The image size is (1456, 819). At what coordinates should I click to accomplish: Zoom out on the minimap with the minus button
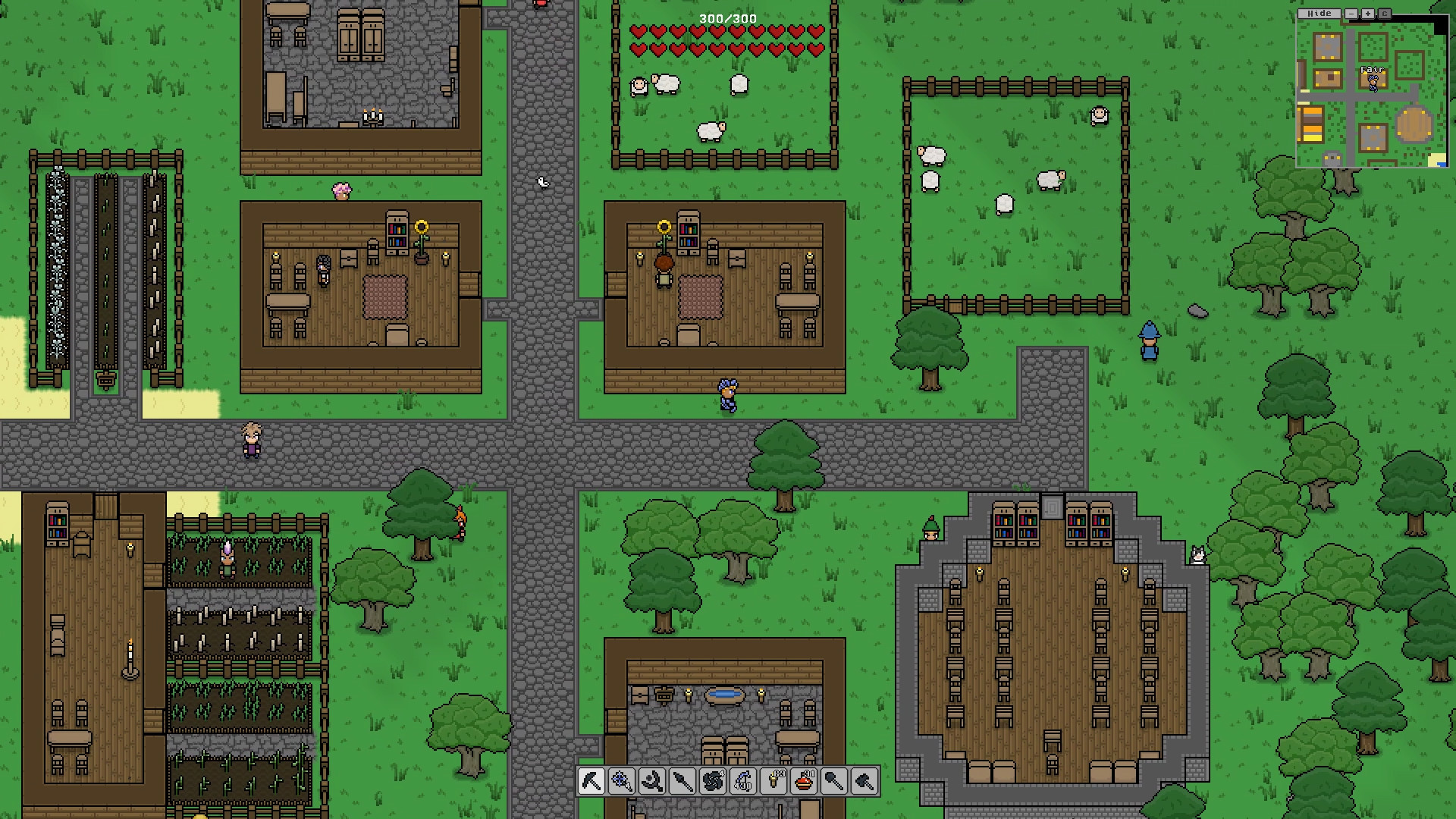(x=1351, y=13)
